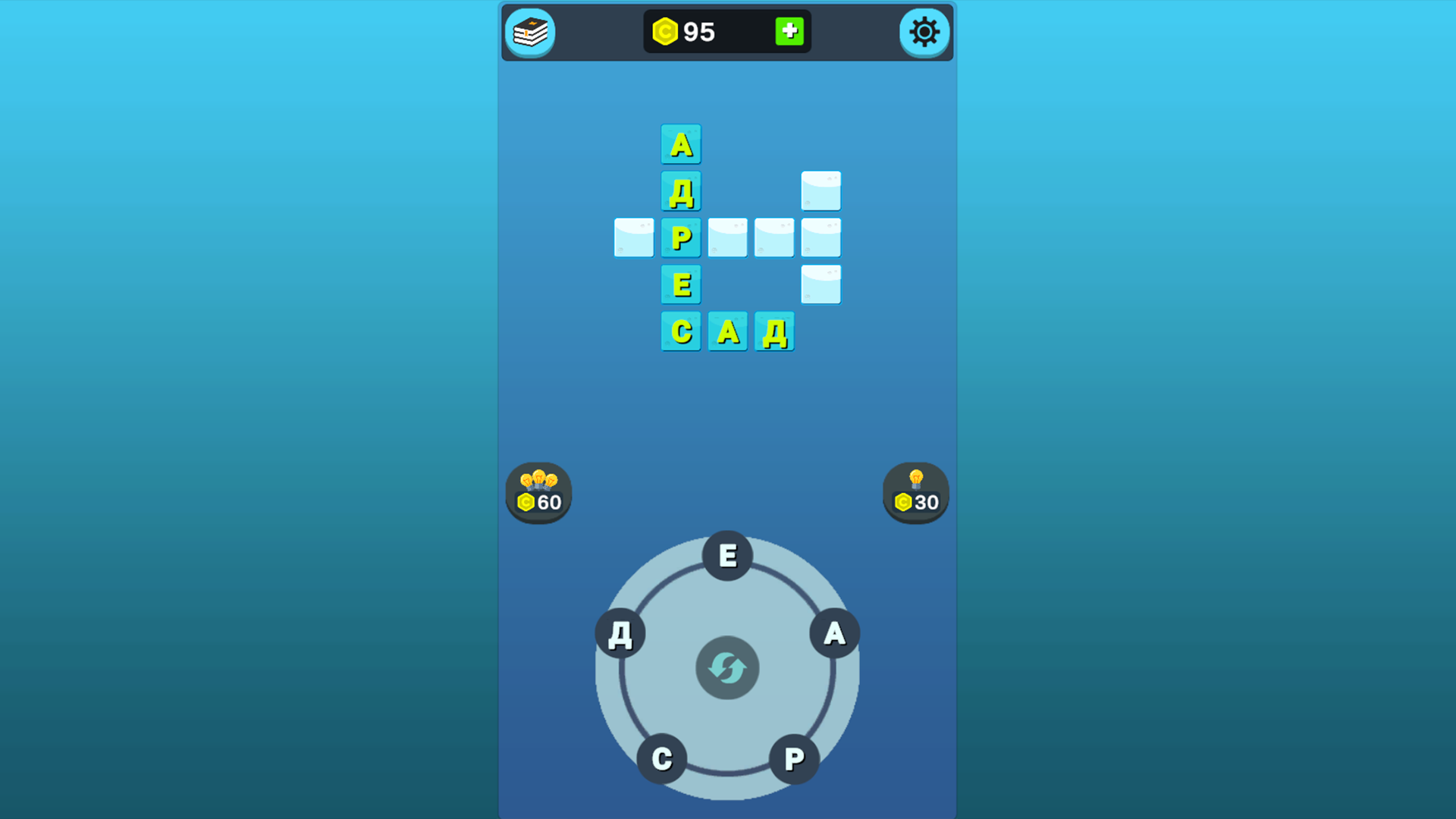The width and height of the screenshot is (1456, 819).
Task: Open the settings gear
Action: [924, 33]
